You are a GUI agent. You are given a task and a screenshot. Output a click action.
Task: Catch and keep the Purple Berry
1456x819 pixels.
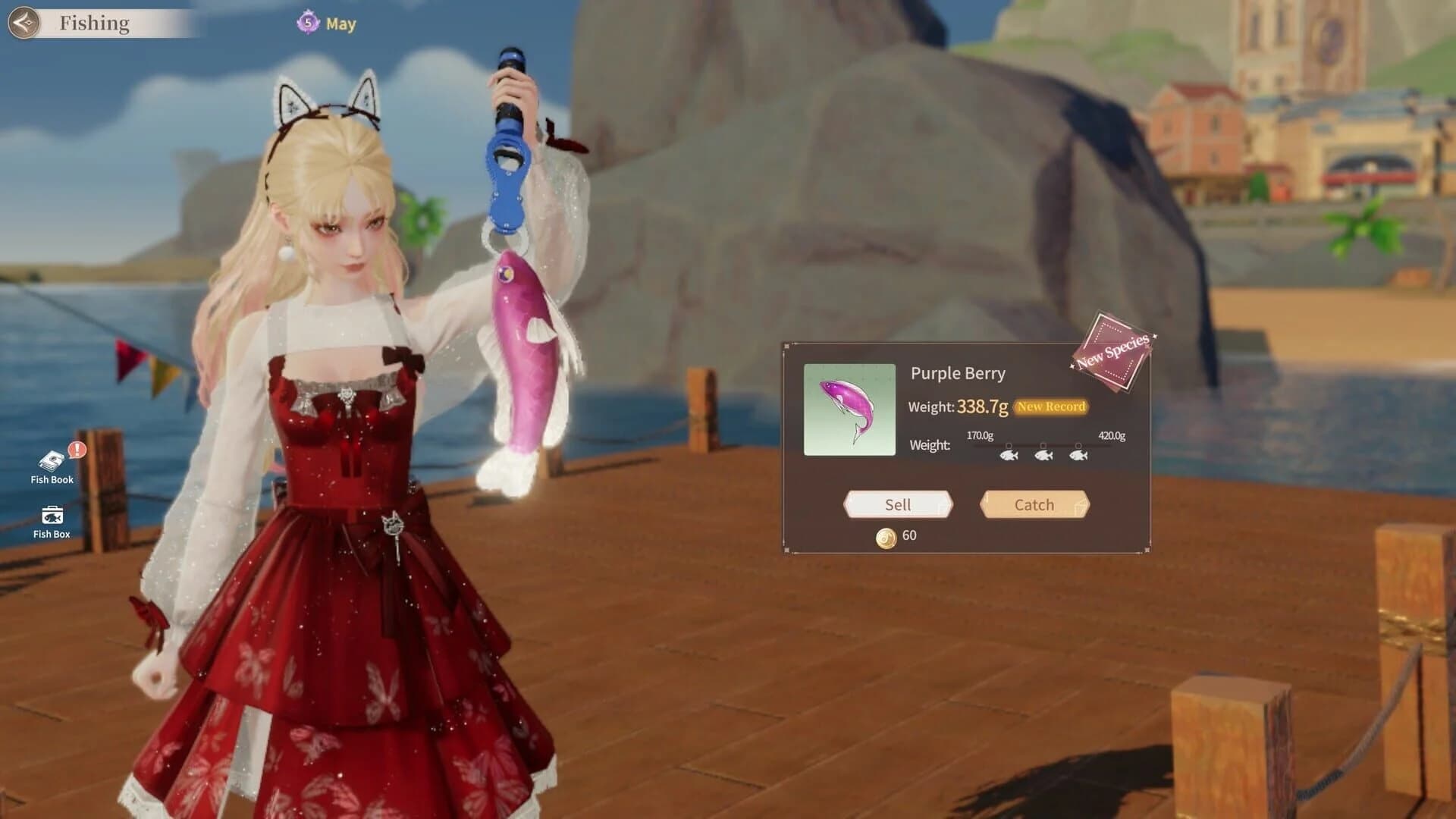click(1034, 504)
